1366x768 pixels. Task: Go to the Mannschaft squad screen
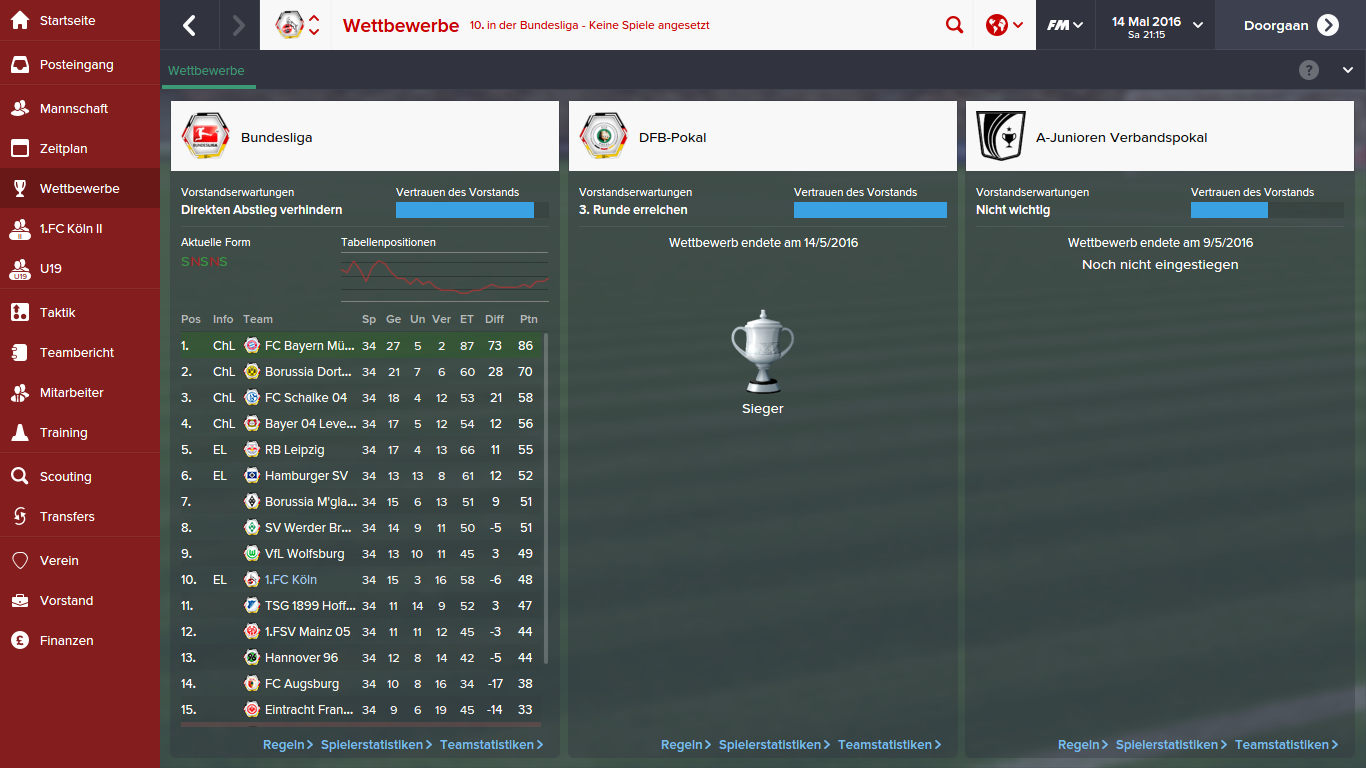pos(73,109)
